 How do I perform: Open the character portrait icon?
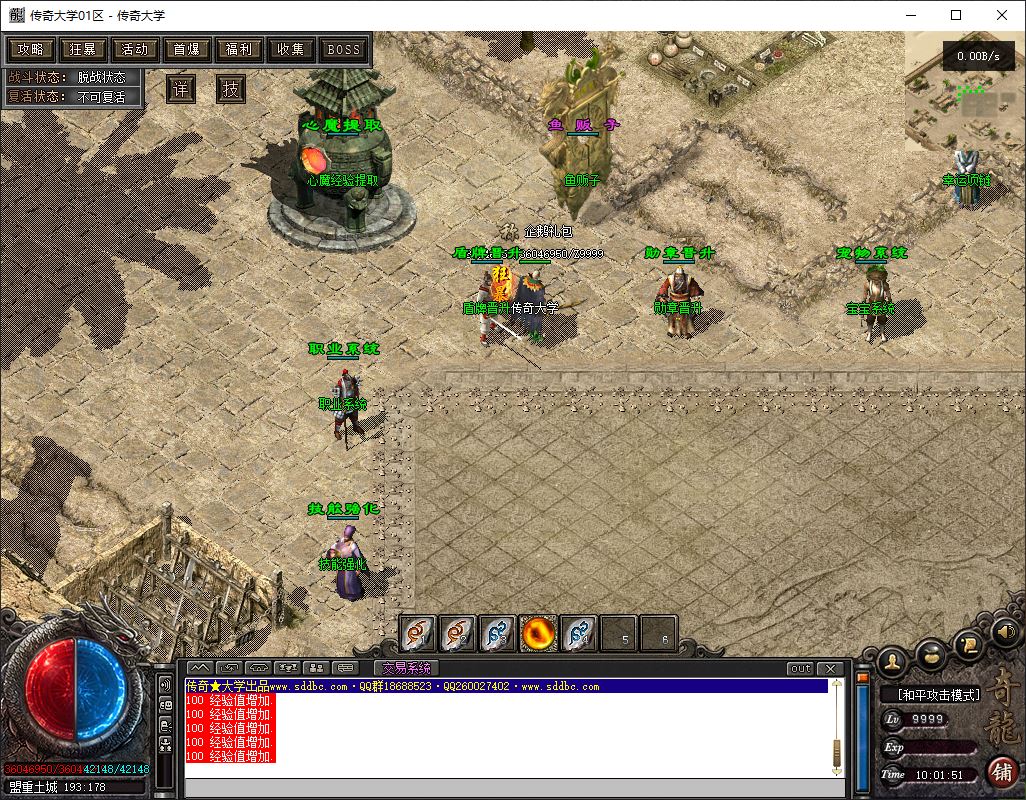tap(892, 660)
